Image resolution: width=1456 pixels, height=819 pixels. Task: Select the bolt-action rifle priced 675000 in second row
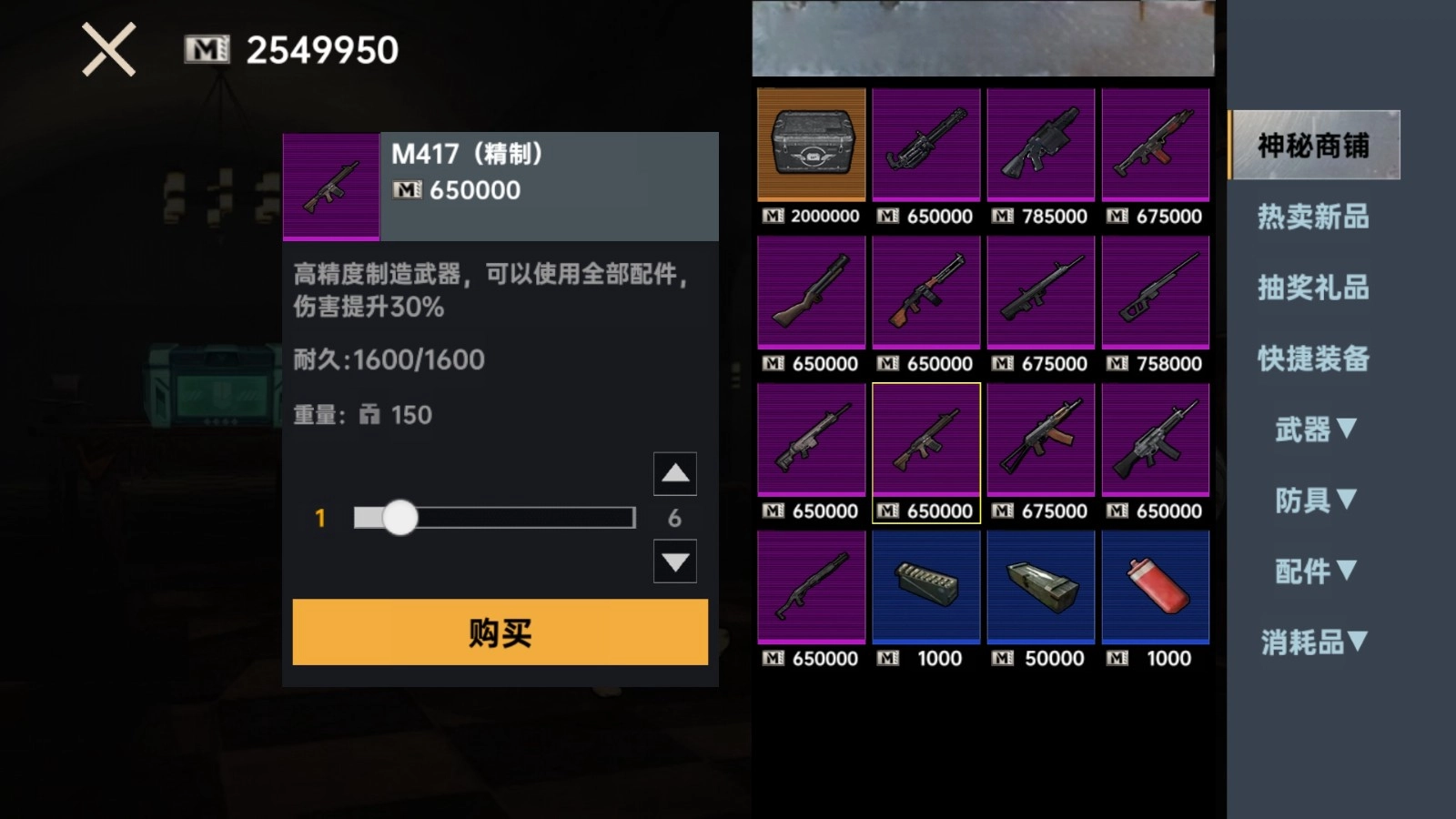tap(1040, 293)
